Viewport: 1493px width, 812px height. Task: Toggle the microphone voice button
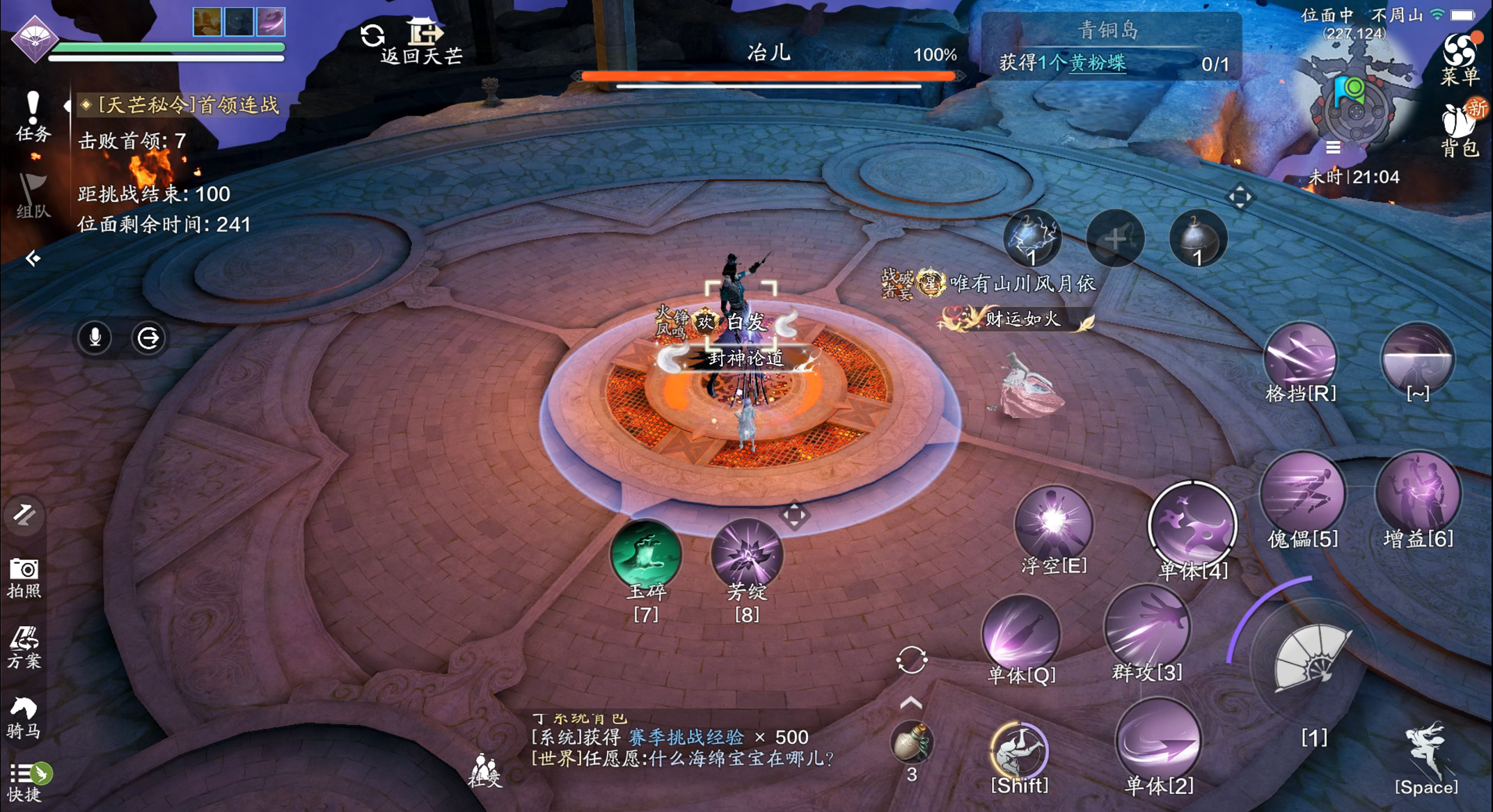click(x=95, y=338)
